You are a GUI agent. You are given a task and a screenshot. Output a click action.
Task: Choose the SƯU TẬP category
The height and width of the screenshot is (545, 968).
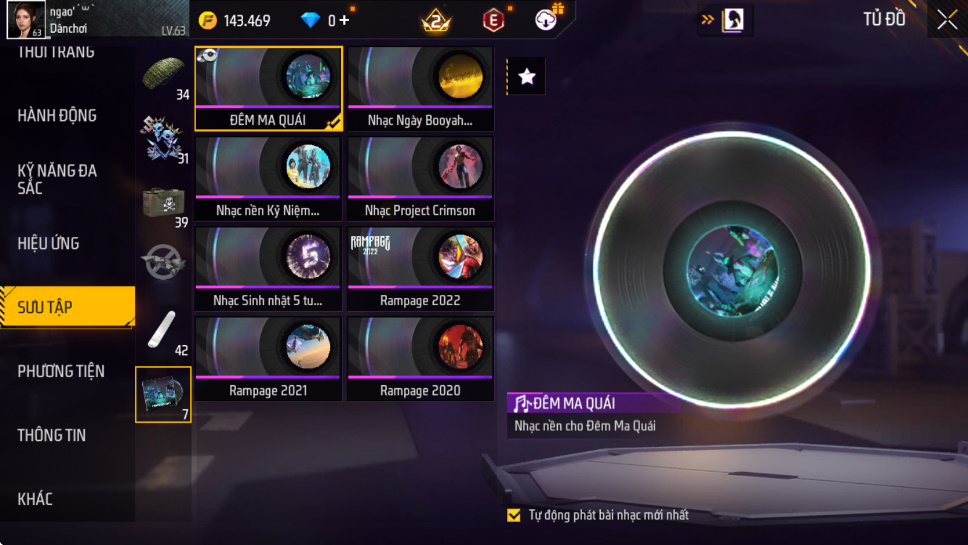46,307
